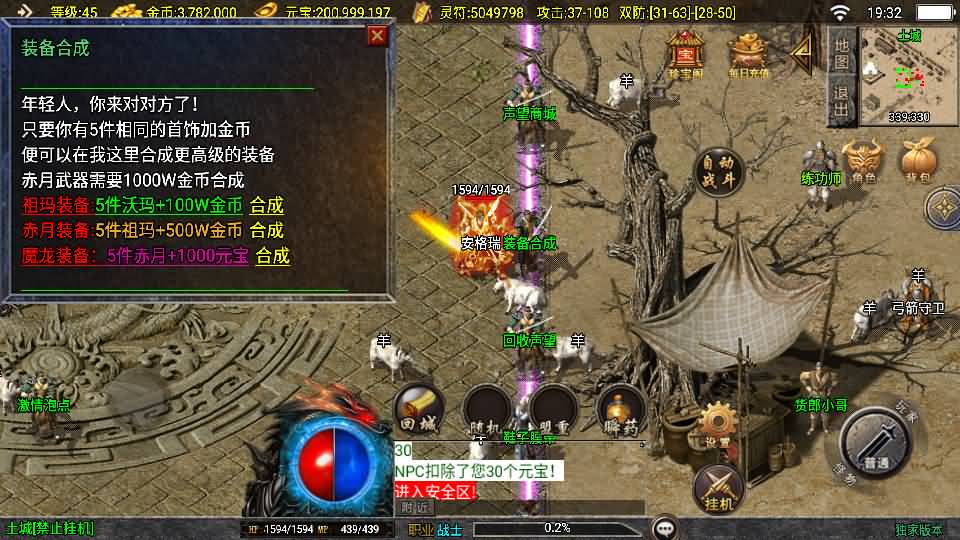Viewport: 960px width, 540px height.
Task: Choose 合成 for 魔龙装备
Action: click(273, 256)
